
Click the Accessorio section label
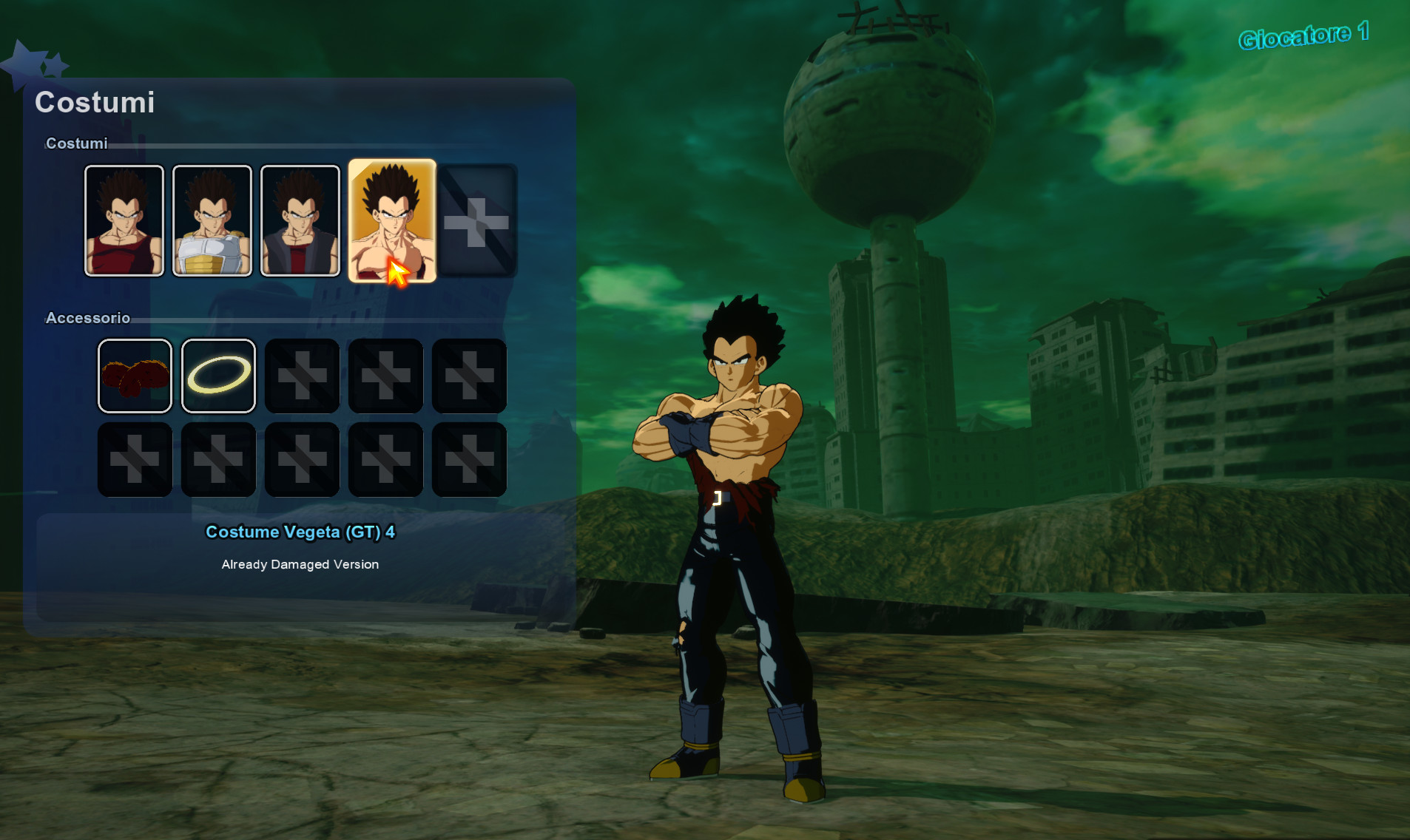click(x=88, y=318)
